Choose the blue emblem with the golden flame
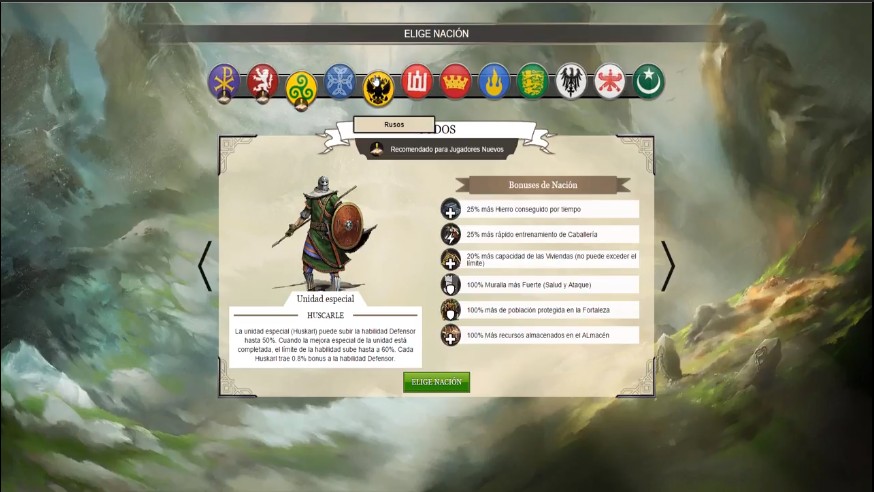 pyautogui.click(x=494, y=81)
